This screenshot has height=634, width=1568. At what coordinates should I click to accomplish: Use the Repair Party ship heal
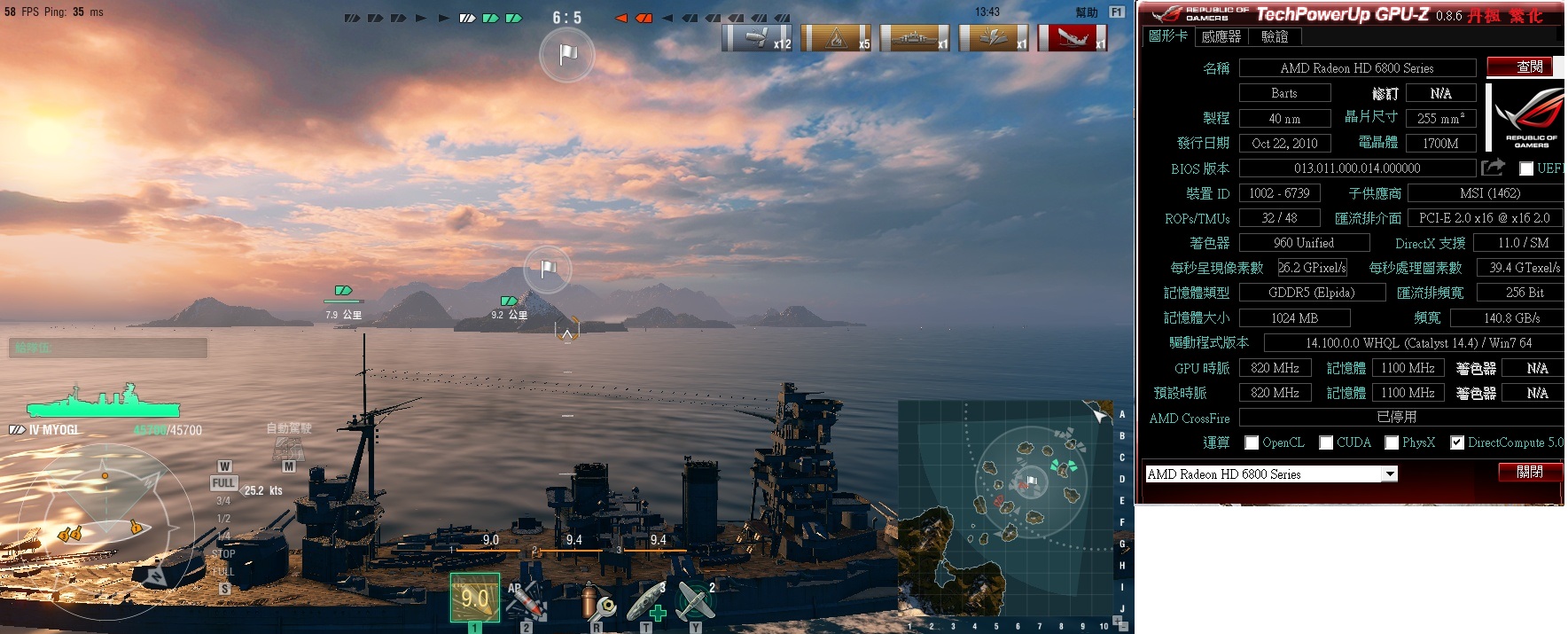pos(648,602)
